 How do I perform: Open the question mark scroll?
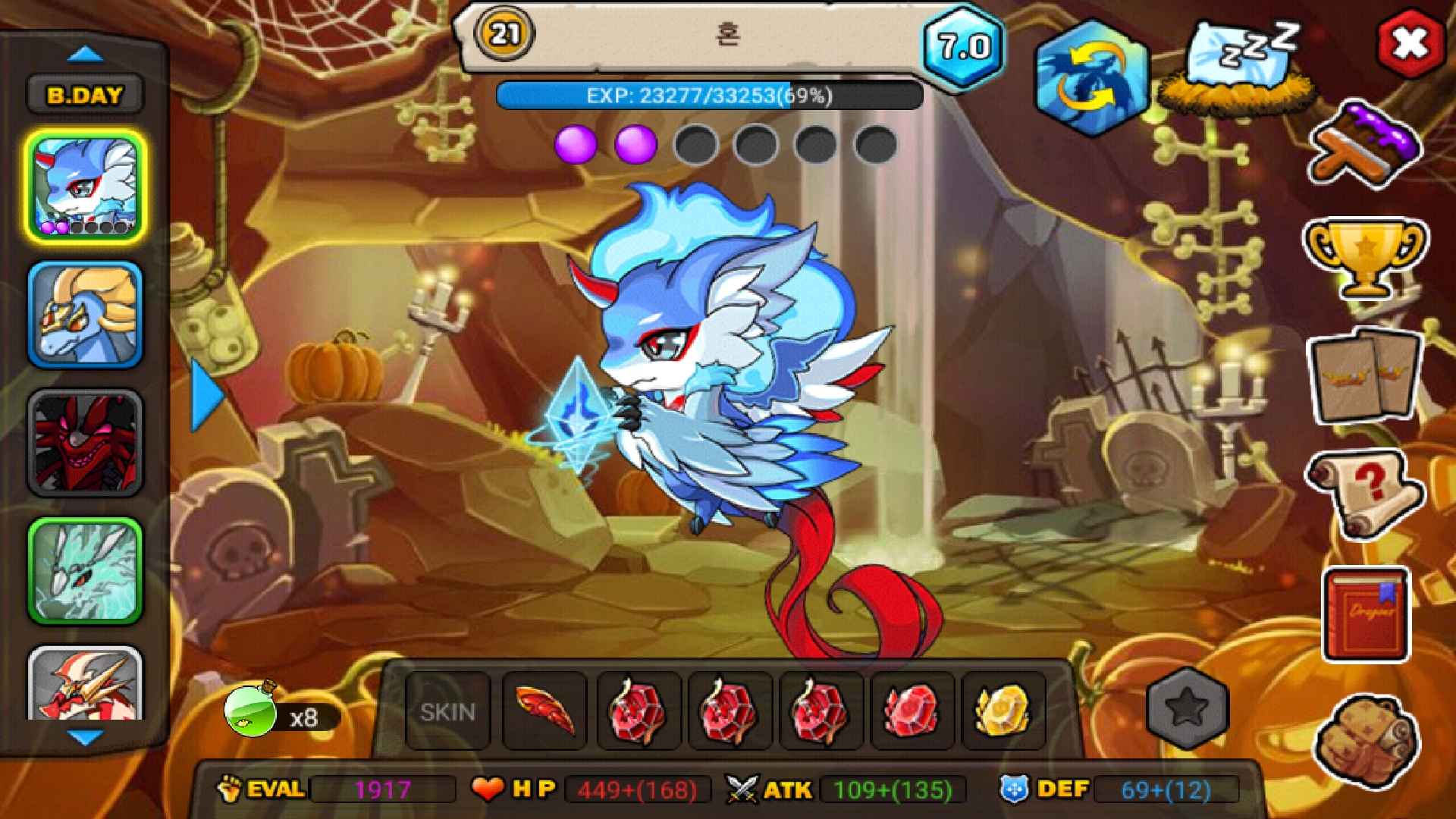(1365, 493)
